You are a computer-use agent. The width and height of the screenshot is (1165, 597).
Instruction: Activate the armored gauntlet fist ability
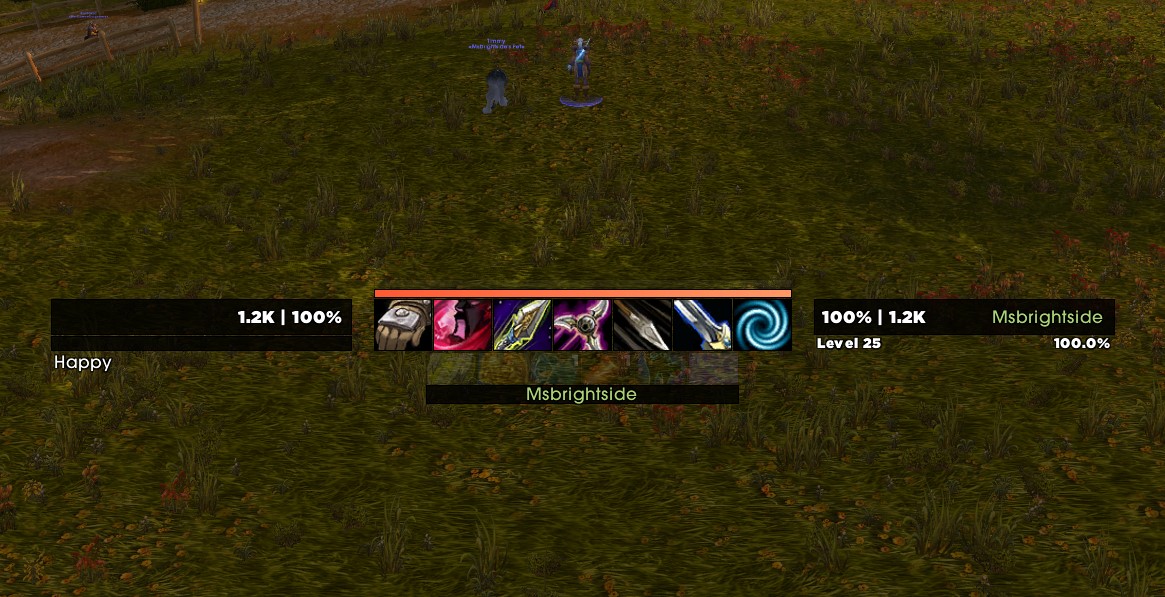click(x=404, y=325)
